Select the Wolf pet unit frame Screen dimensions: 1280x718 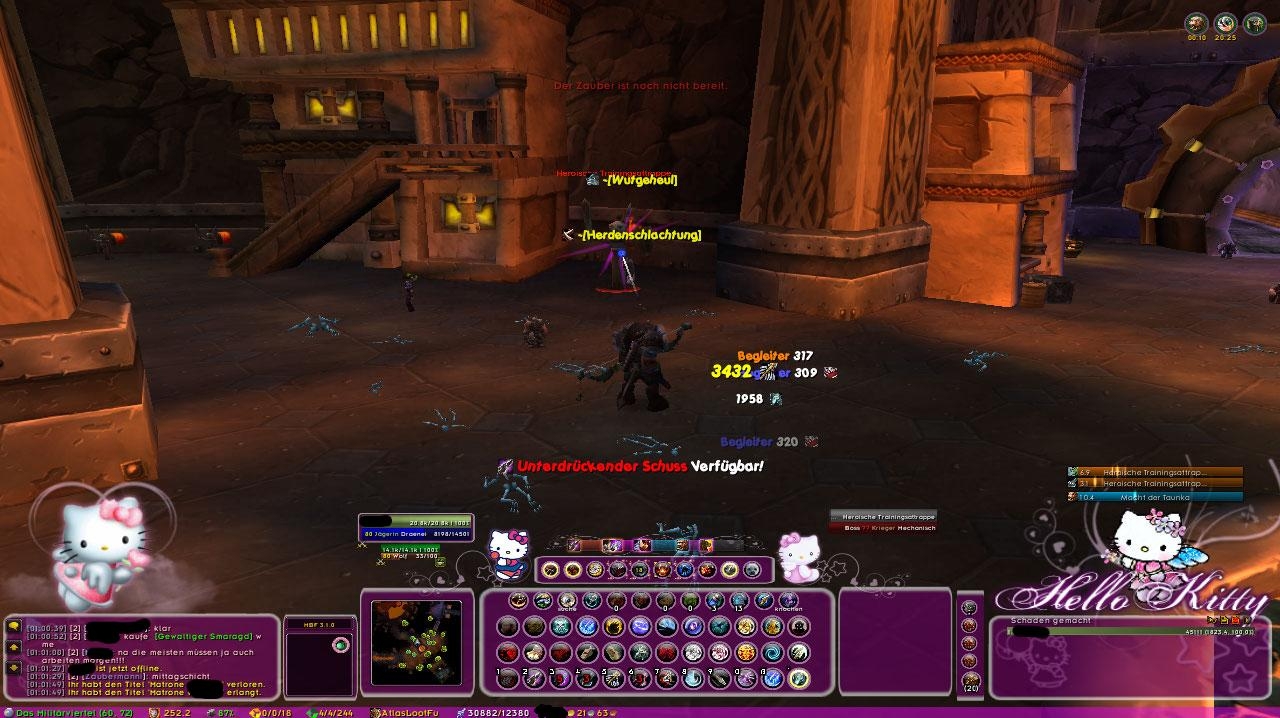pyautogui.click(x=410, y=553)
